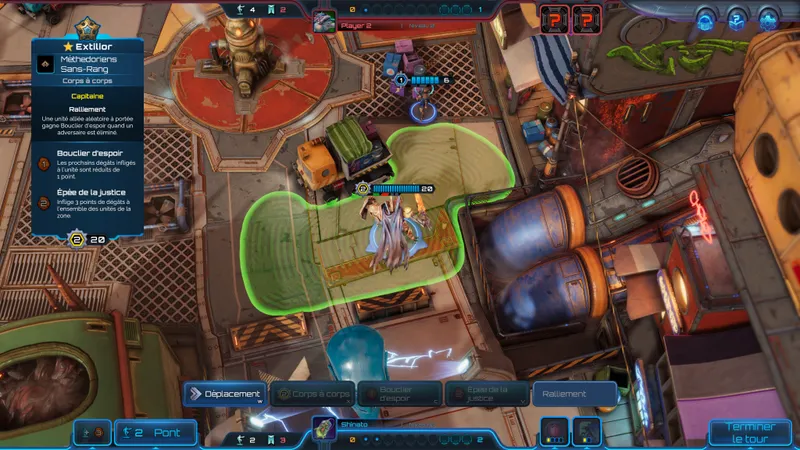Choose the Corps à corps attack
Image resolution: width=800 pixels, height=450 pixels.
313,394
